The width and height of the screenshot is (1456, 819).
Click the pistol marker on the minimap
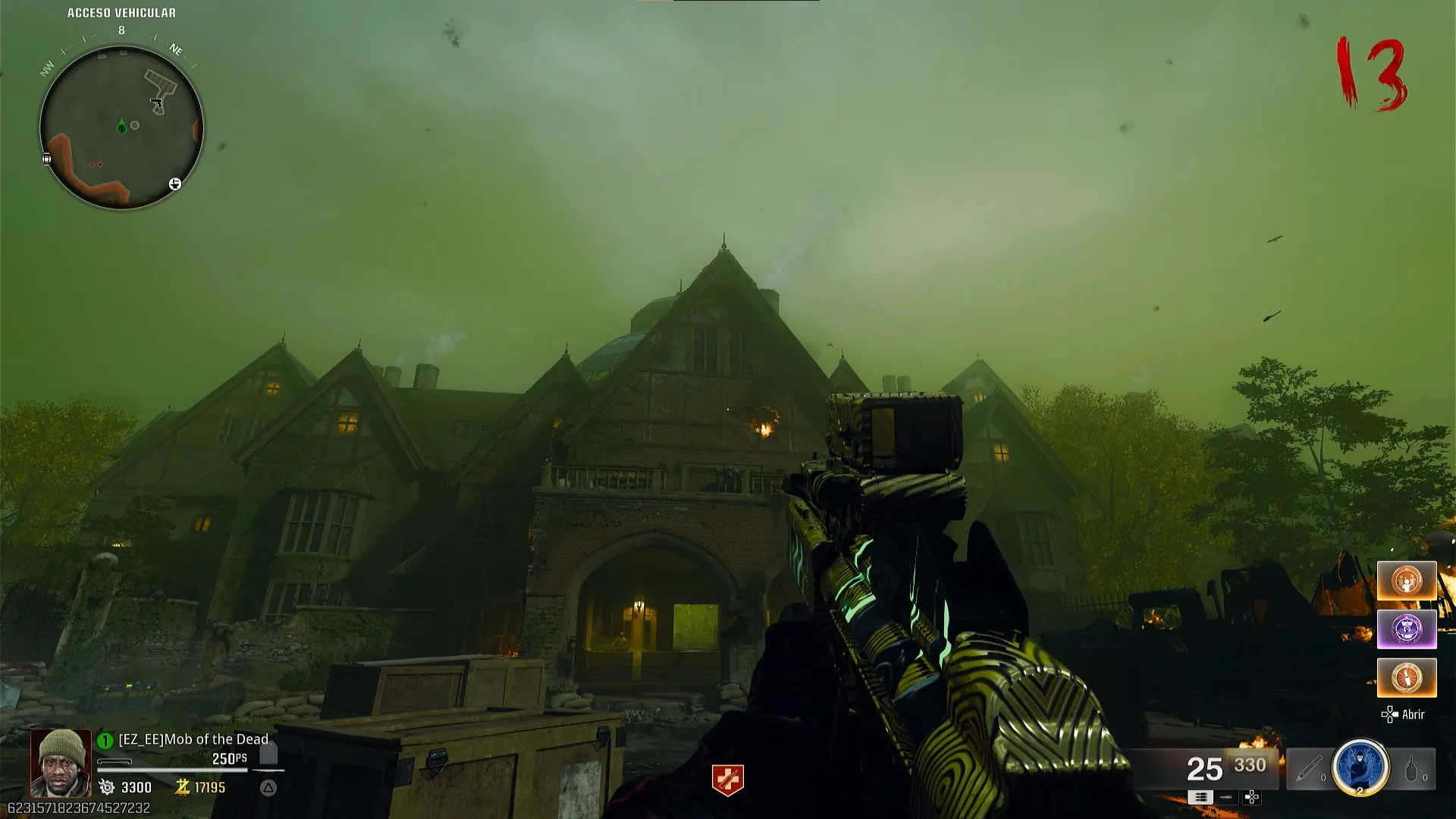point(156,103)
